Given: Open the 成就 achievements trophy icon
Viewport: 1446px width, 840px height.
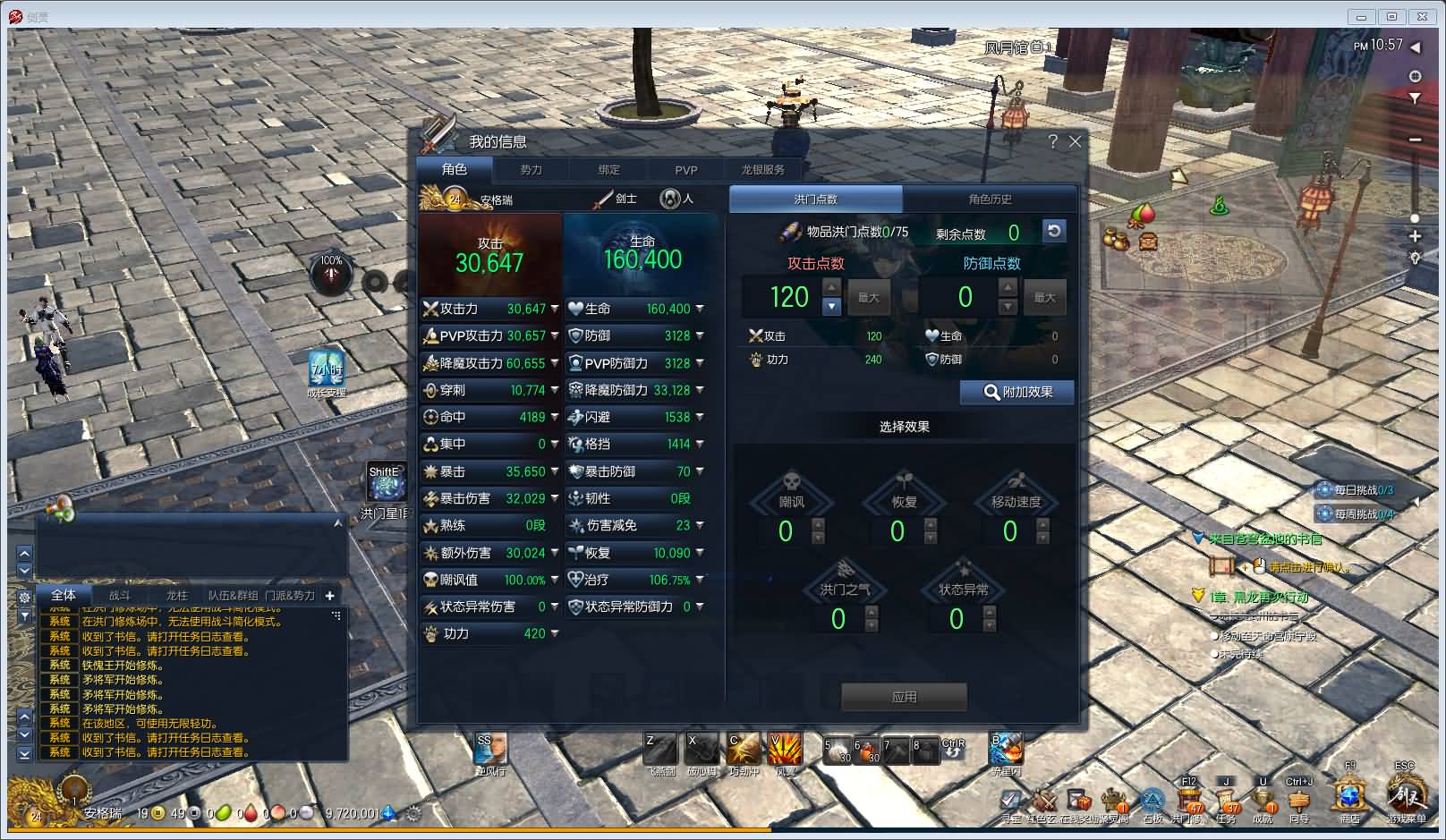Looking at the screenshot, I should coord(1261,801).
